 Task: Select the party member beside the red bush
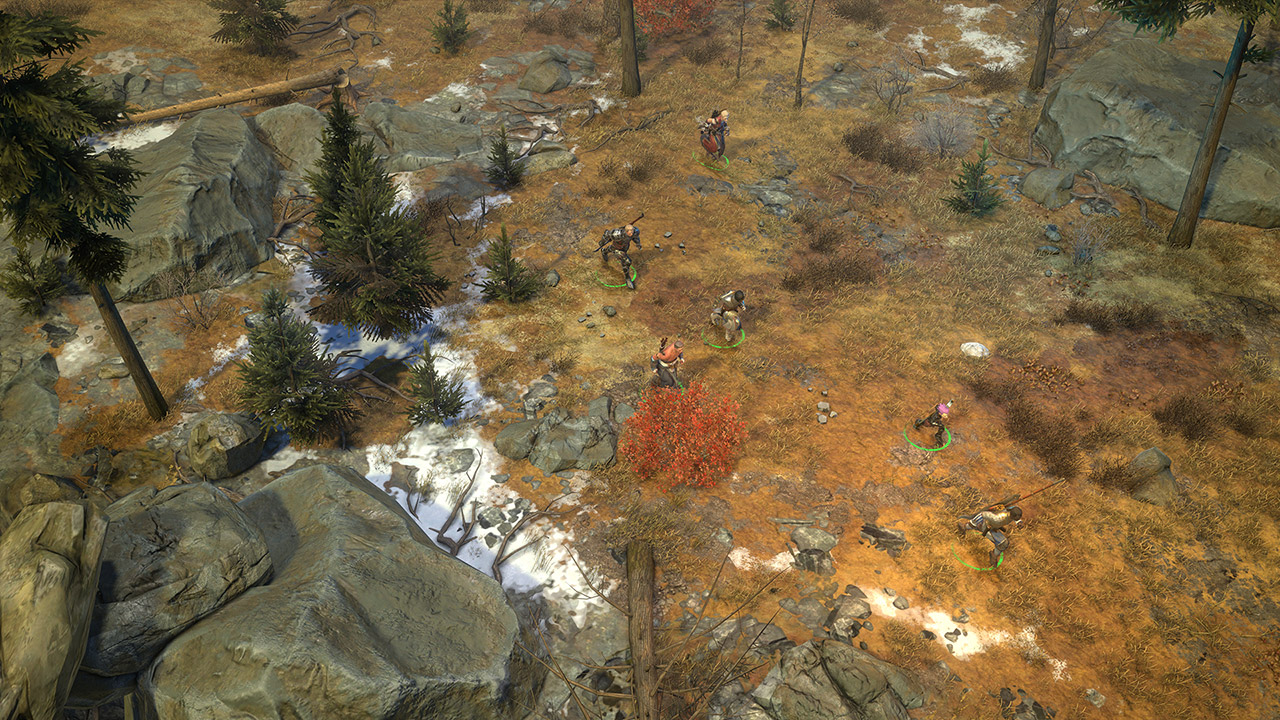(x=667, y=361)
